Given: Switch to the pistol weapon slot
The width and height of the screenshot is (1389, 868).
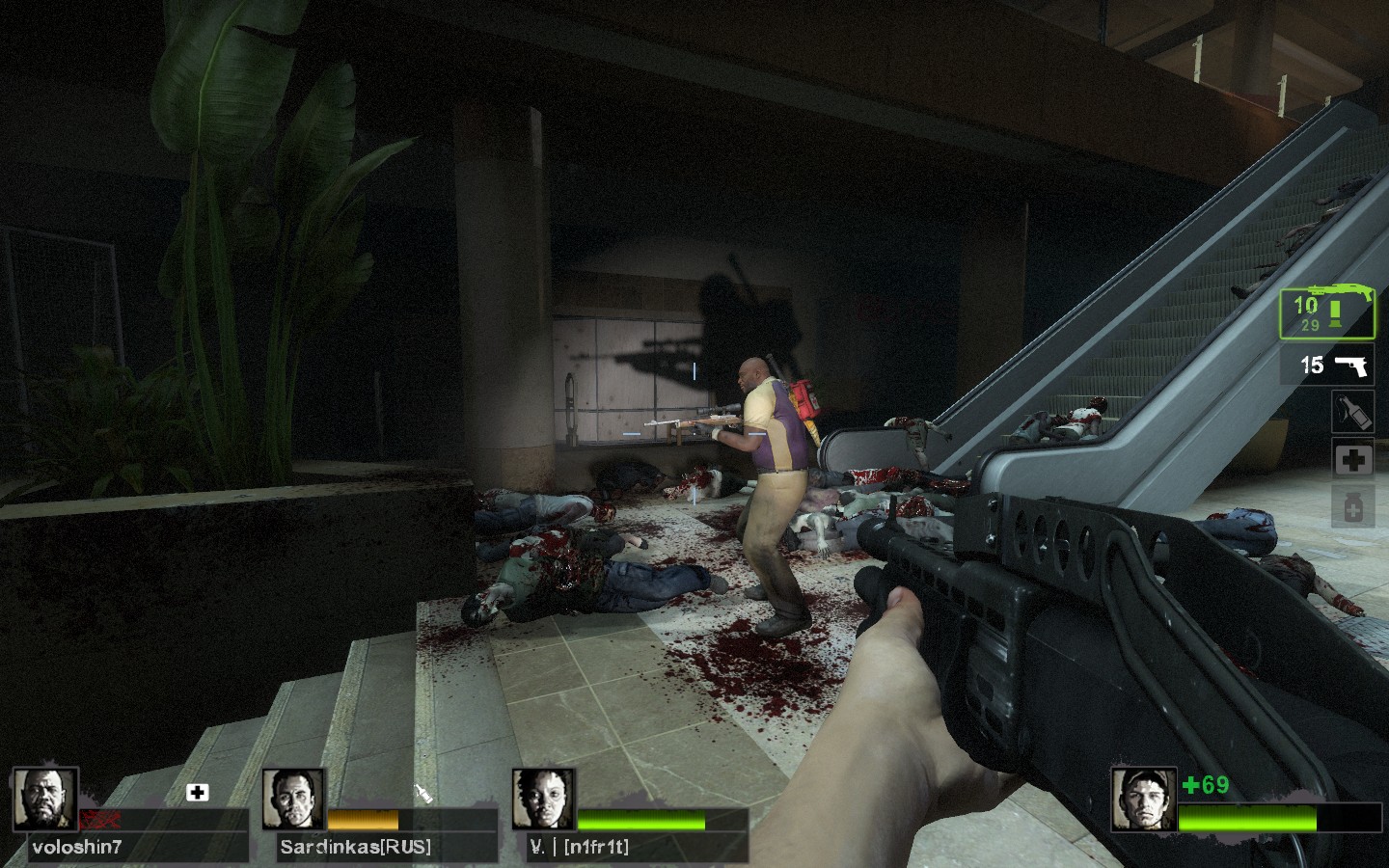Looking at the screenshot, I should pyautogui.click(x=1326, y=366).
